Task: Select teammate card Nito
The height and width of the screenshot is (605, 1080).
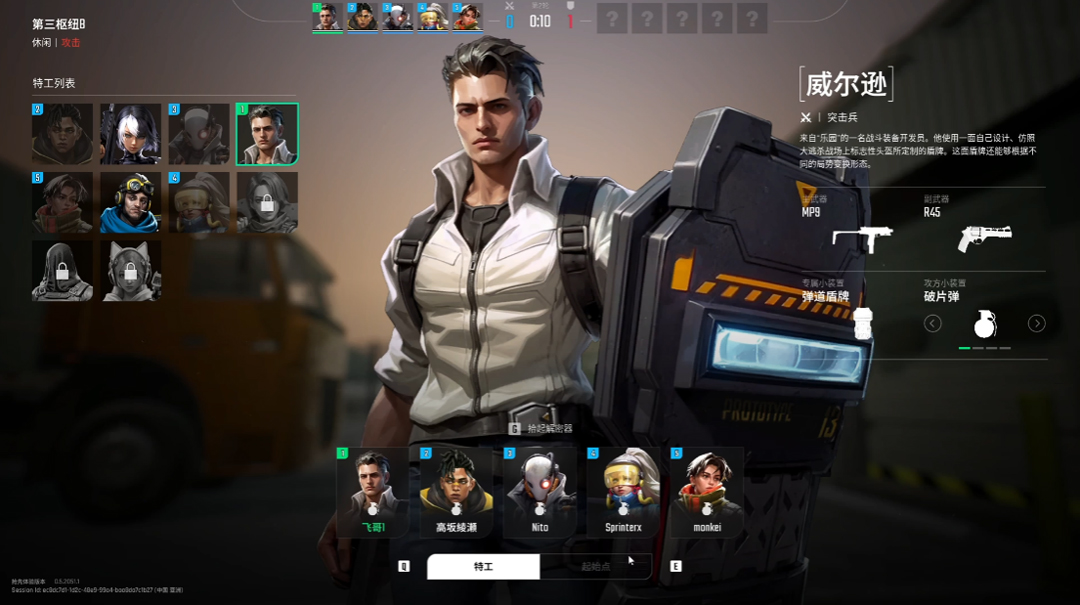Action: click(540, 492)
